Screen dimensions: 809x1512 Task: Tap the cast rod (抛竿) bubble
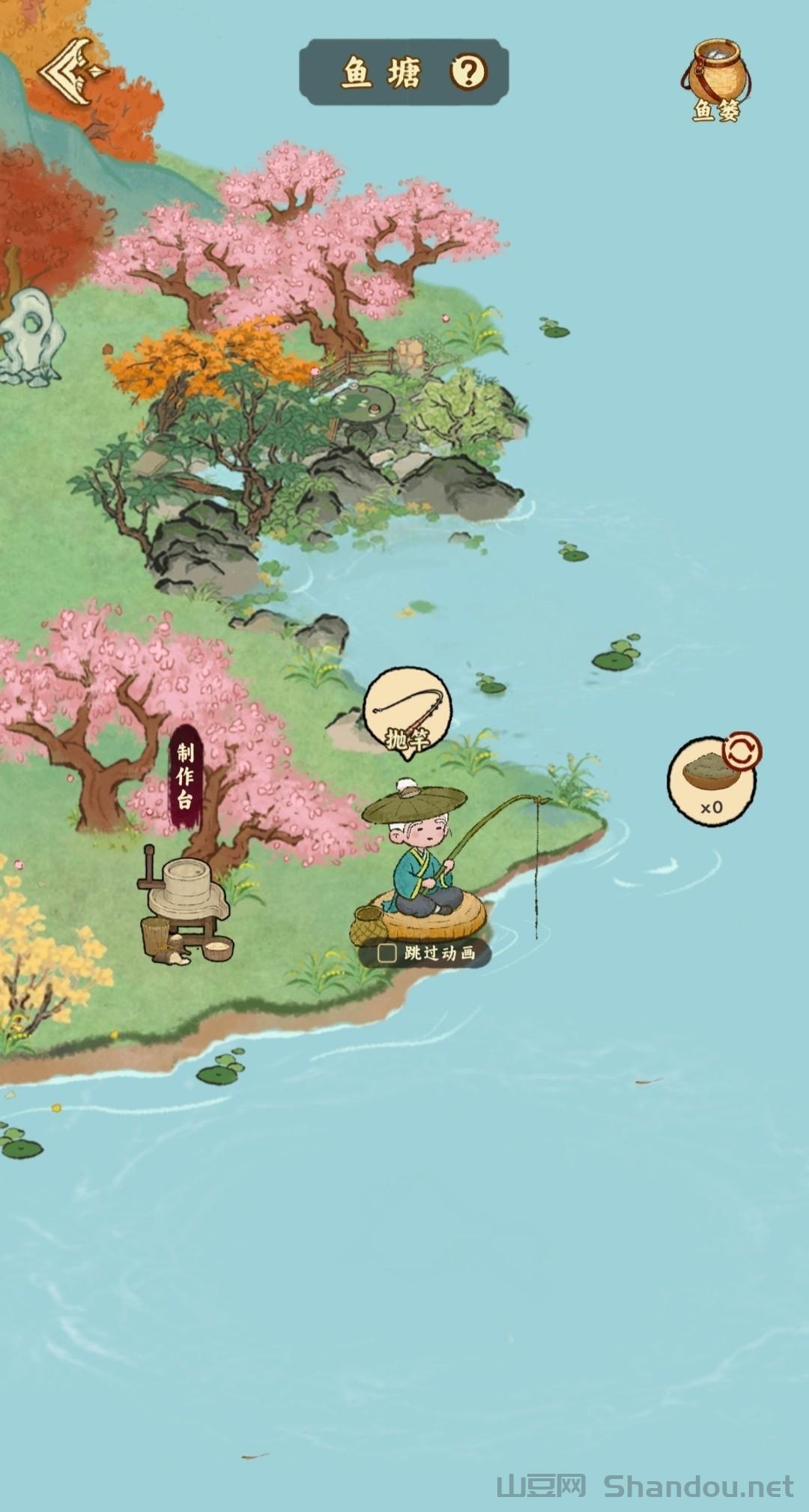coord(407,713)
